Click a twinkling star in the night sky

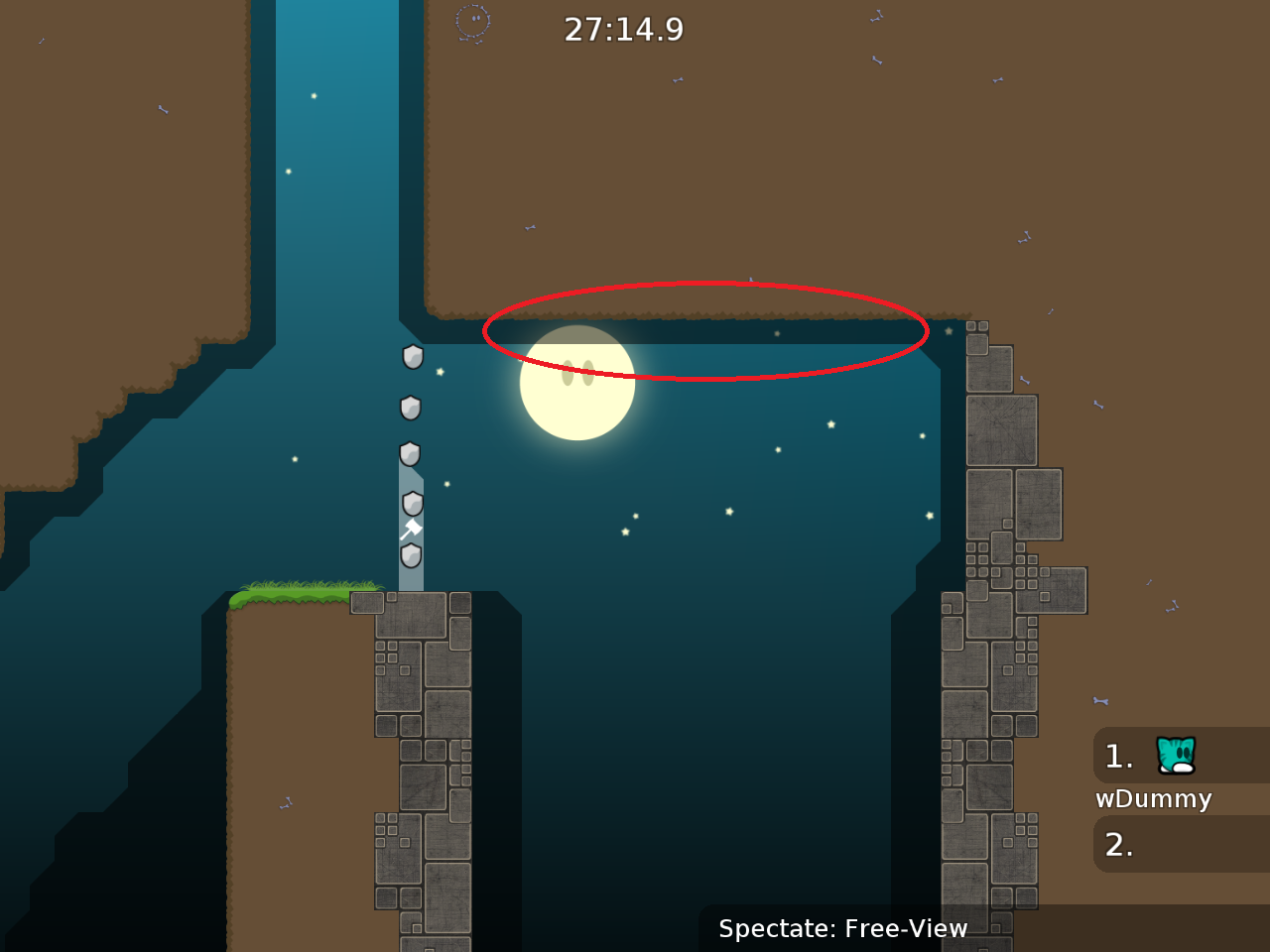point(829,424)
